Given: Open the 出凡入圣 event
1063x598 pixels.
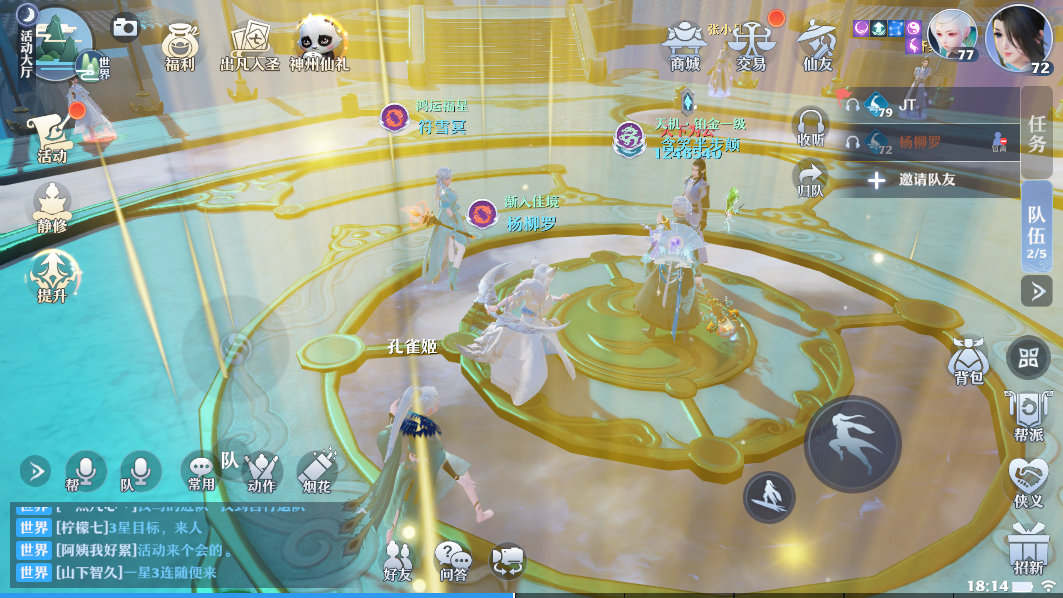Looking at the screenshot, I should (251, 45).
